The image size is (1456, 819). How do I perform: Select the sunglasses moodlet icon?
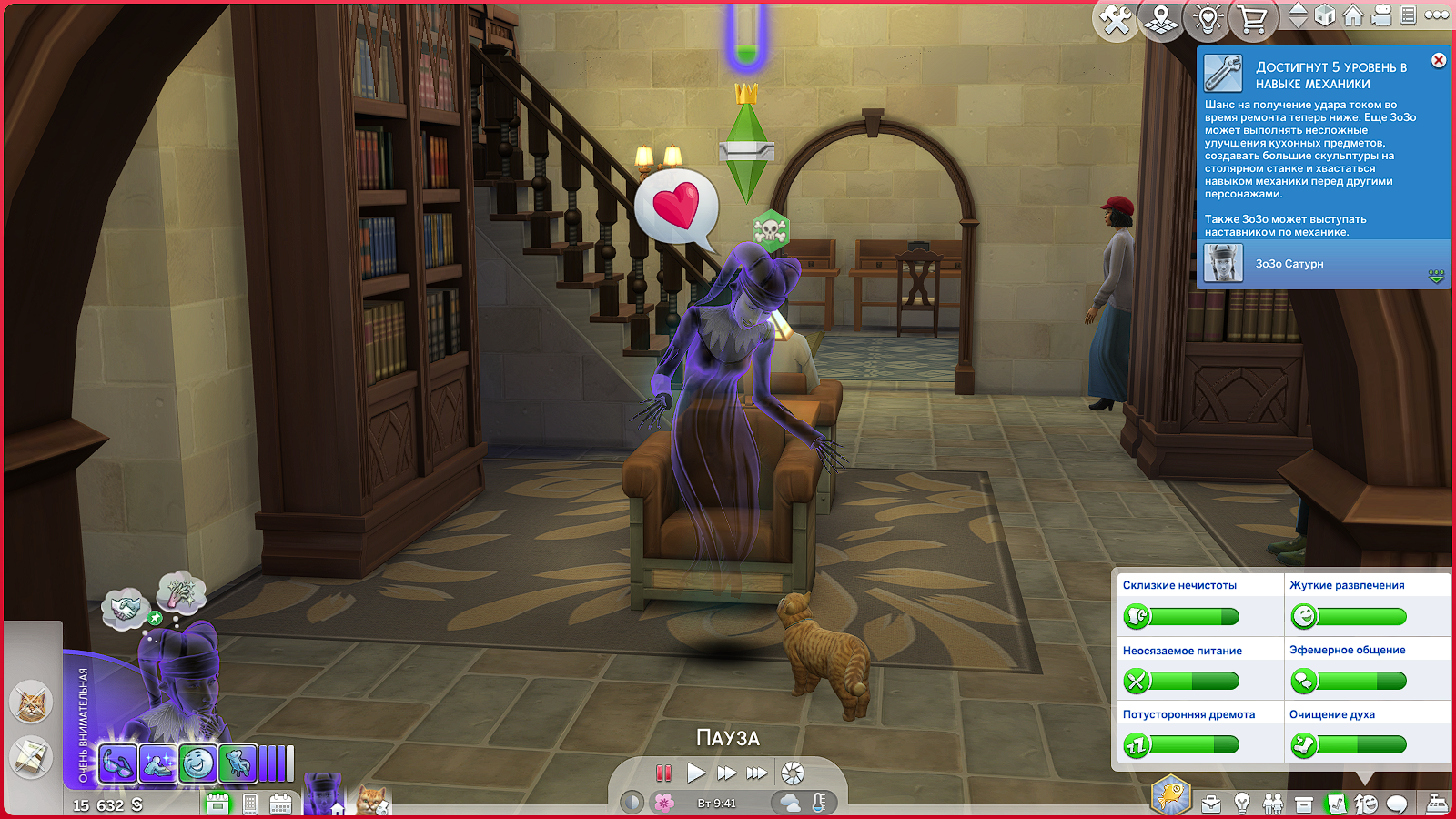[117, 763]
